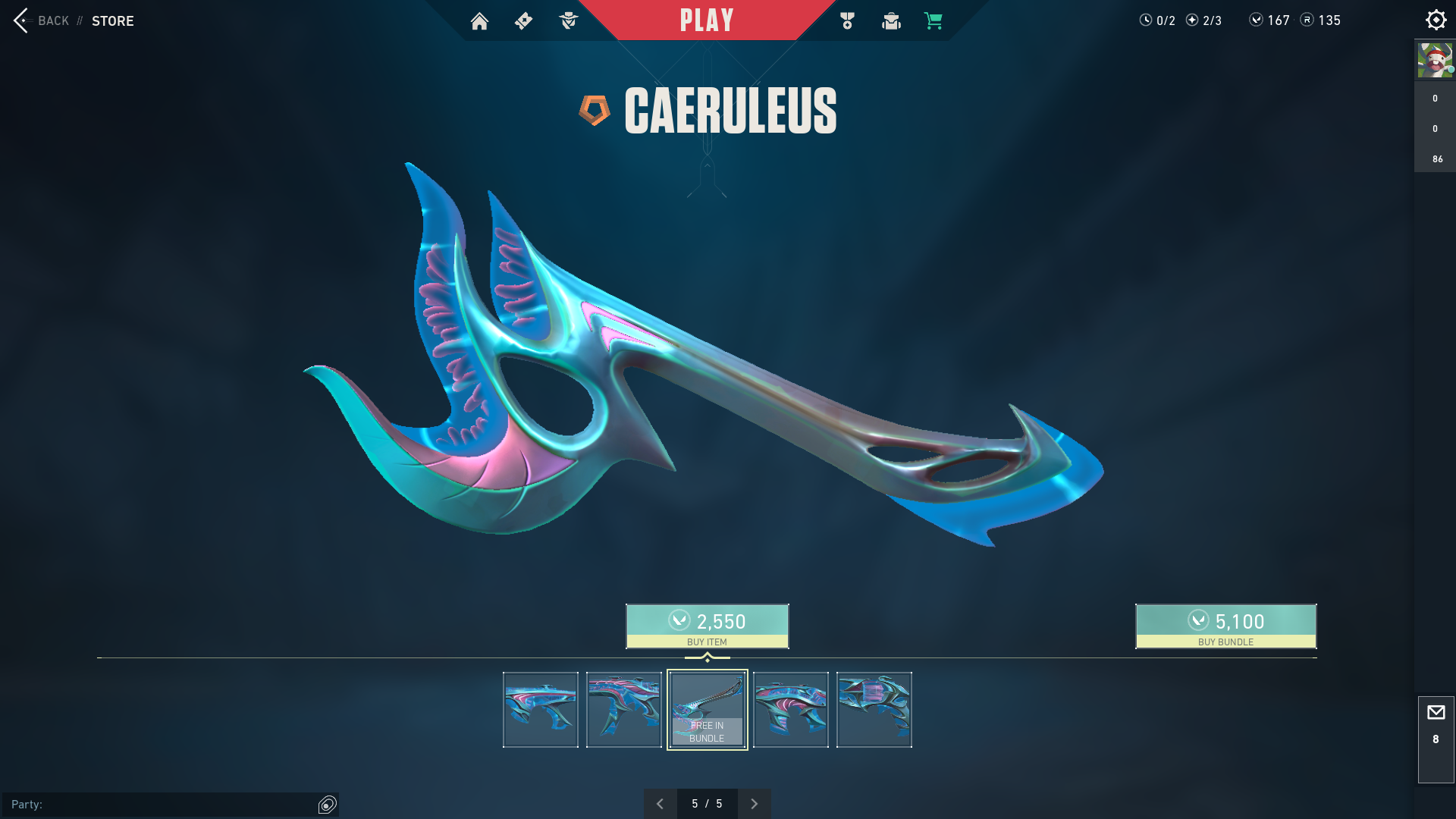Open the Battlepass ticket tab
Image resolution: width=1456 pixels, height=819 pixels.
(x=523, y=21)
